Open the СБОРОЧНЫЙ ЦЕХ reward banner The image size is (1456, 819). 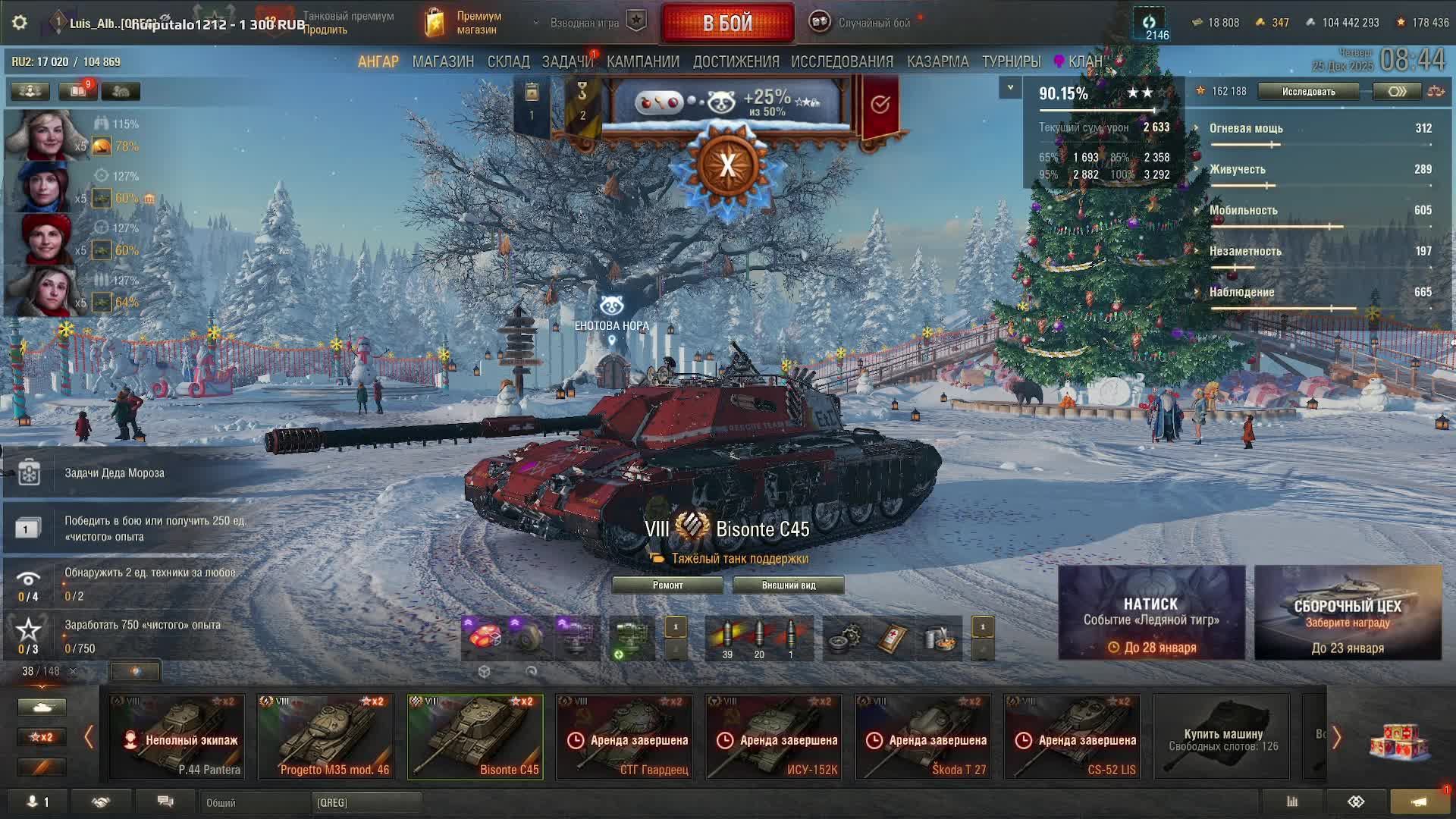(1348, 612)
